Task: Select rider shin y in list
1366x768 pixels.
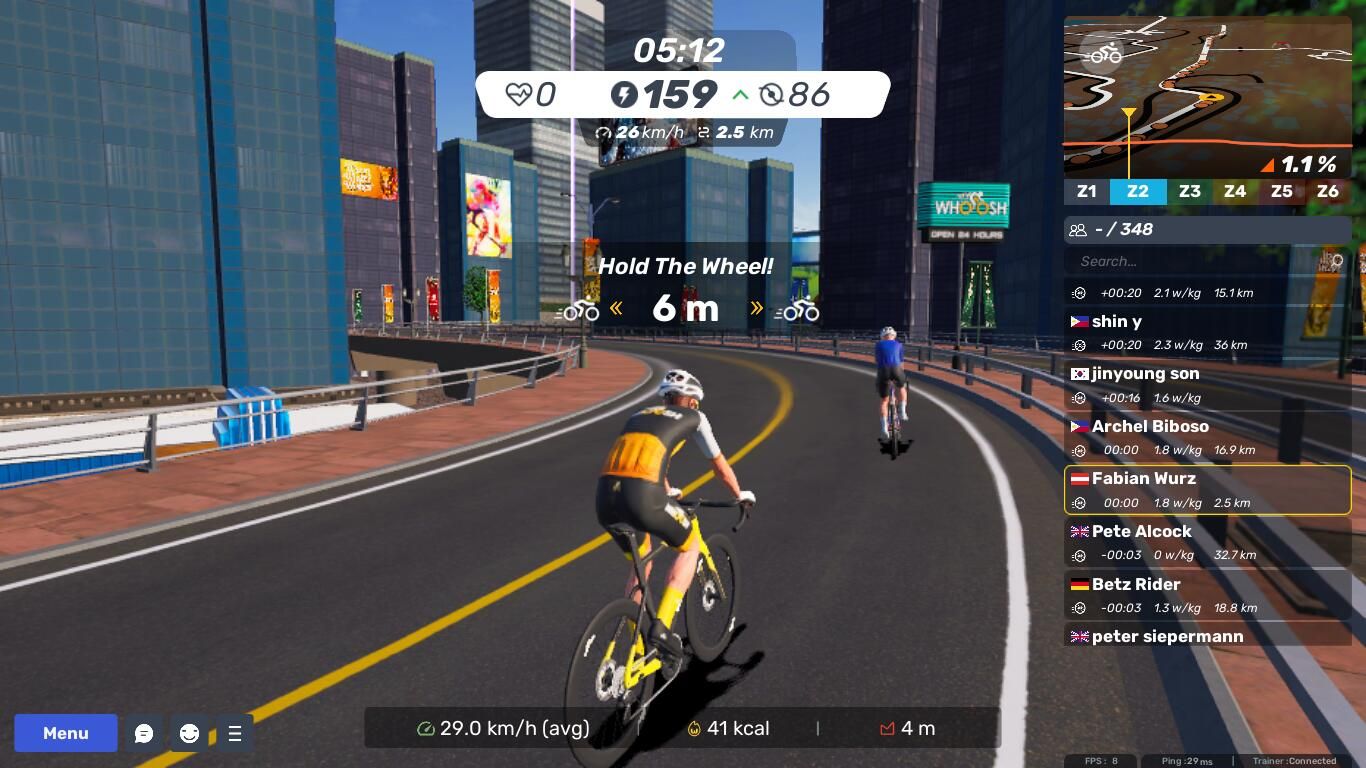Action: 1207,332
